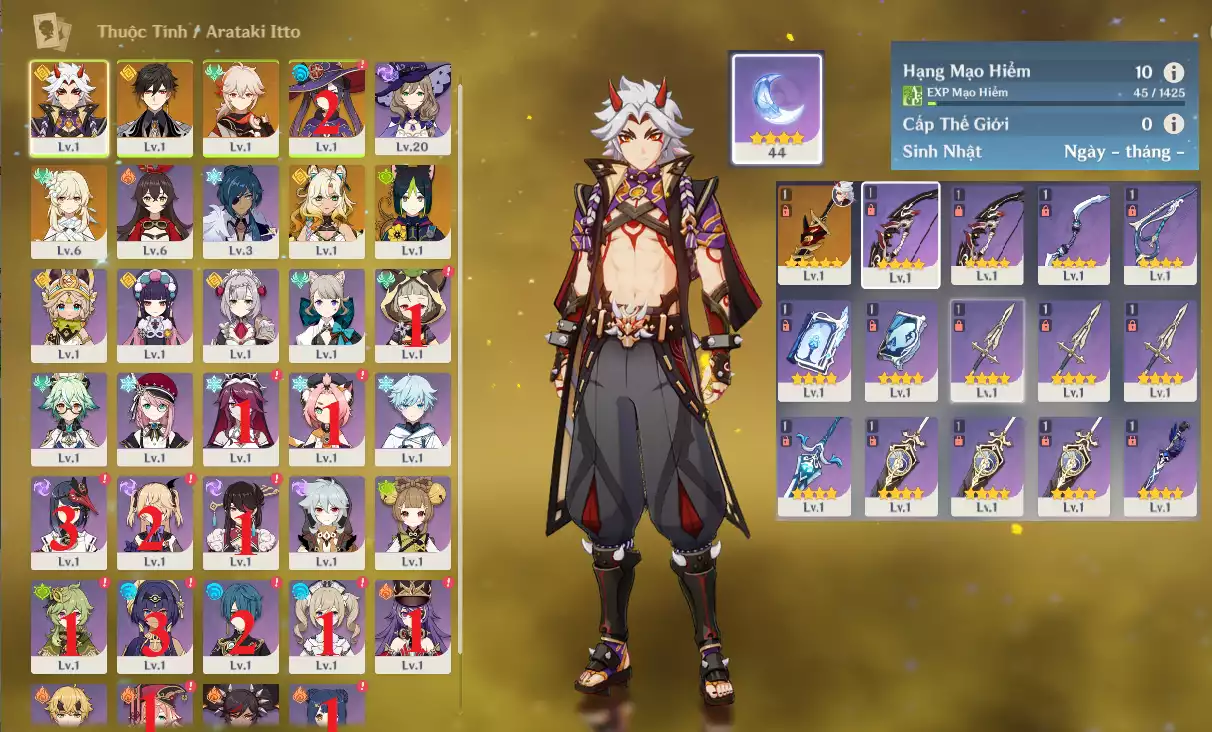Screen dimensions: 1212x732
Task: Open Mona's character card
Action: (x=327, y=100)
